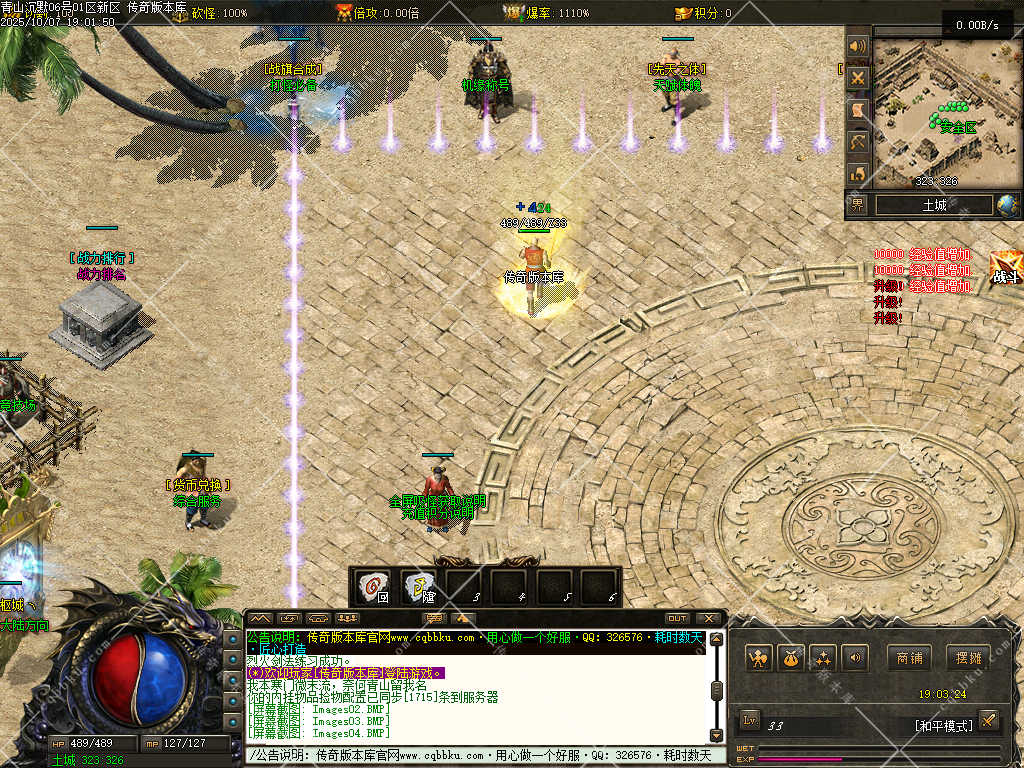Click the OUT button on the chat bar
This screenshot has height=768, width=1024.
(x=677, y=618)
